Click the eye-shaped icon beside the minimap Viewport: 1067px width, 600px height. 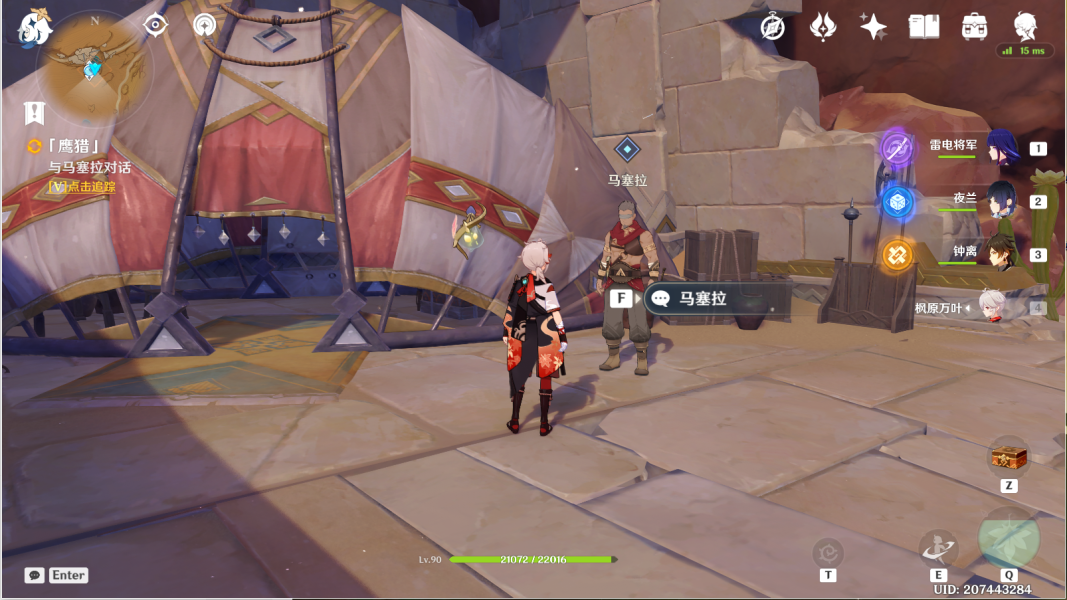point(156,25)
